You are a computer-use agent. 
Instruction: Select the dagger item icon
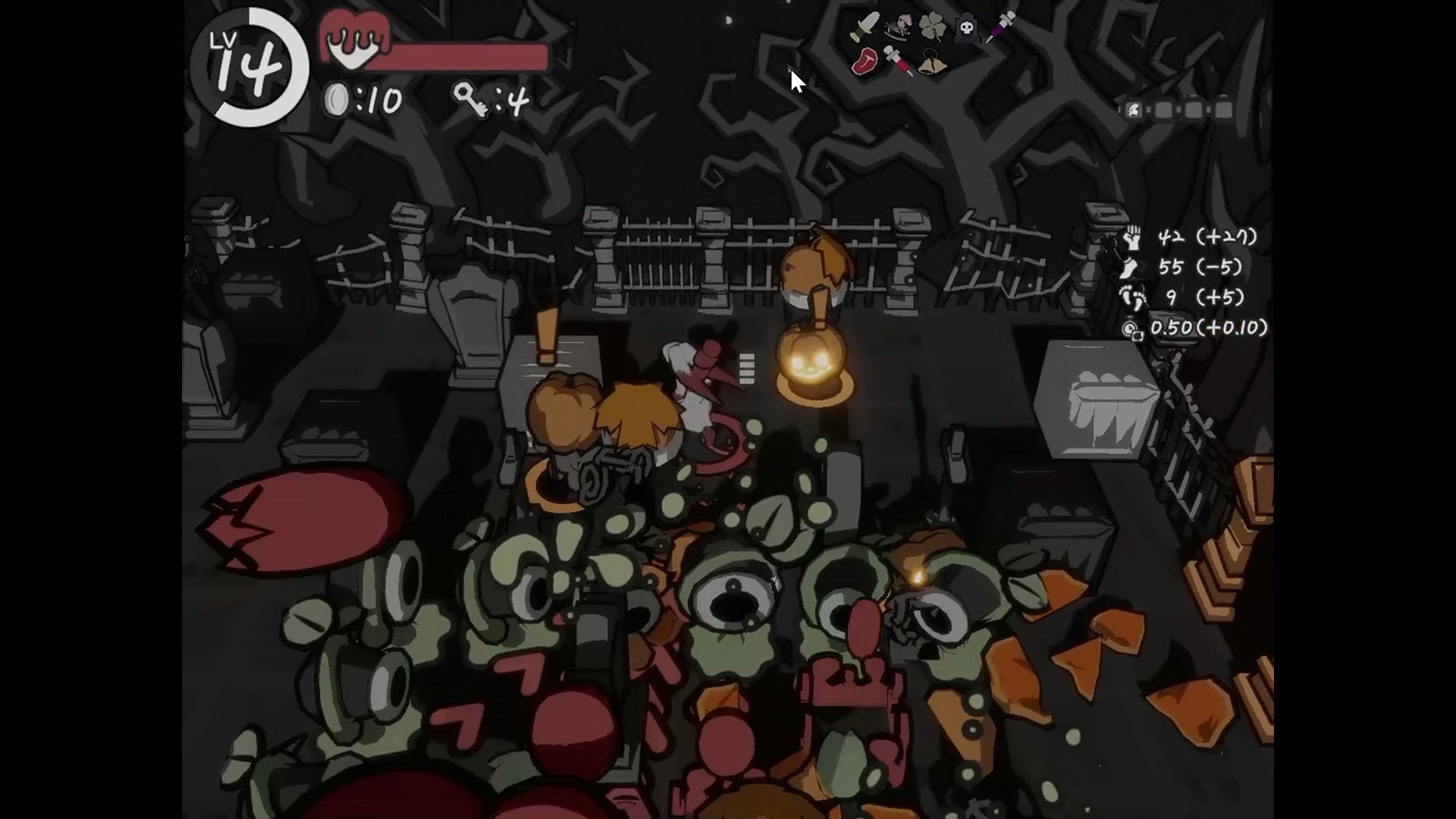coord(864,27)
